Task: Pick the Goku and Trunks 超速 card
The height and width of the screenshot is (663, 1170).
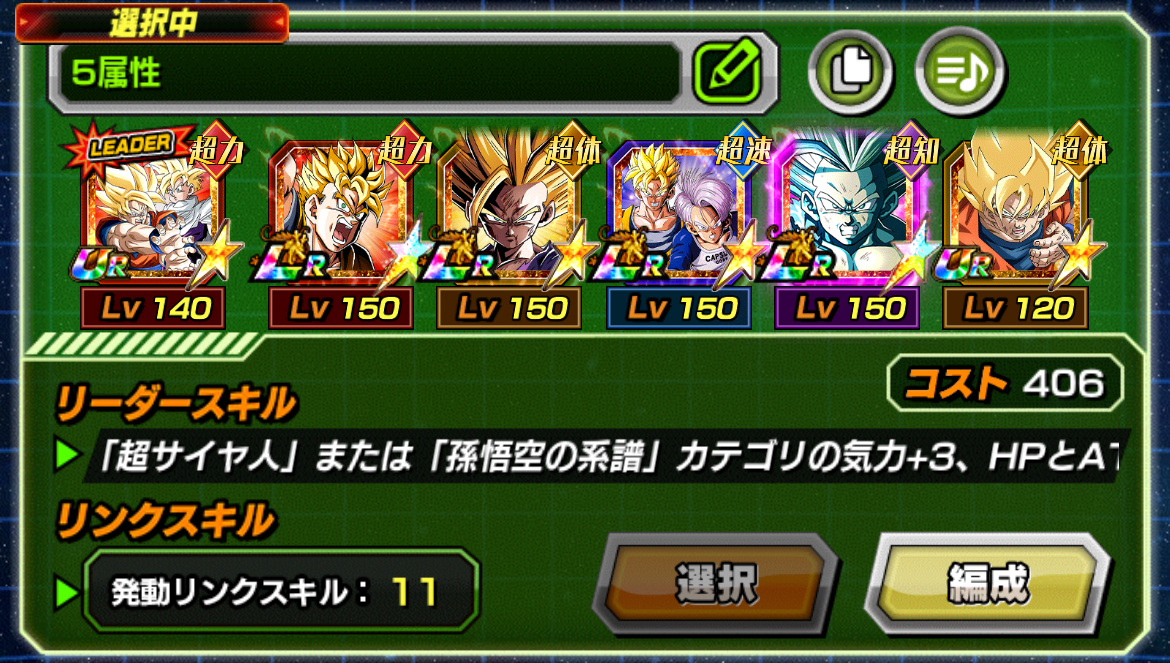Action: (679, 222)
